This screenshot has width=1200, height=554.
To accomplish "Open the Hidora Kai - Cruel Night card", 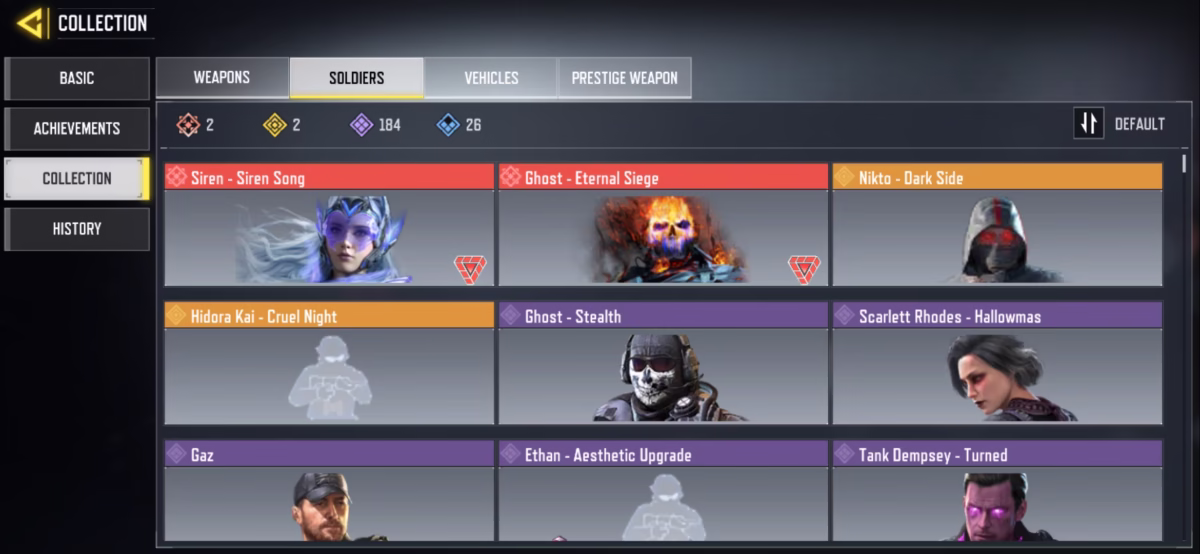I will 329,365.
